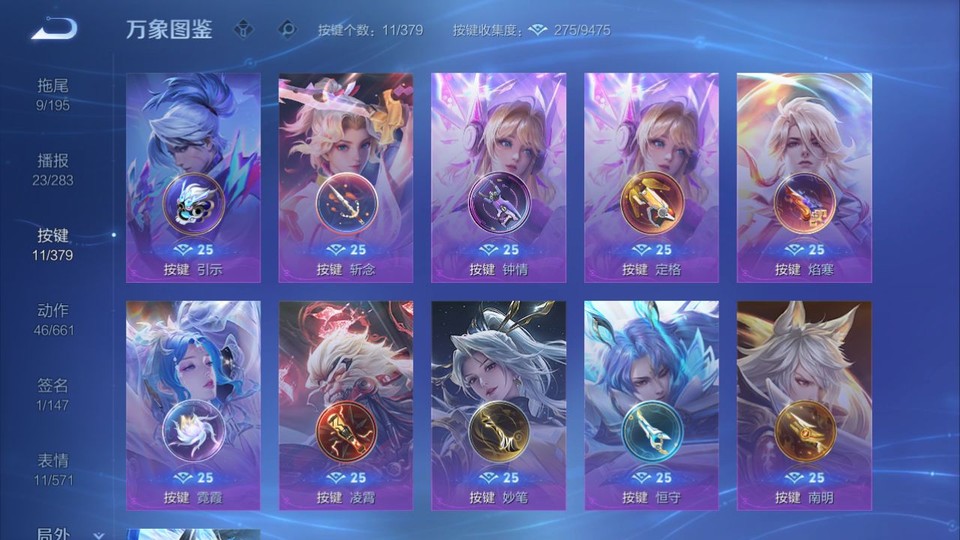Switch to the 动作 category tab
The width and height of the screenshot is (960, 540).
click(53, 319)
